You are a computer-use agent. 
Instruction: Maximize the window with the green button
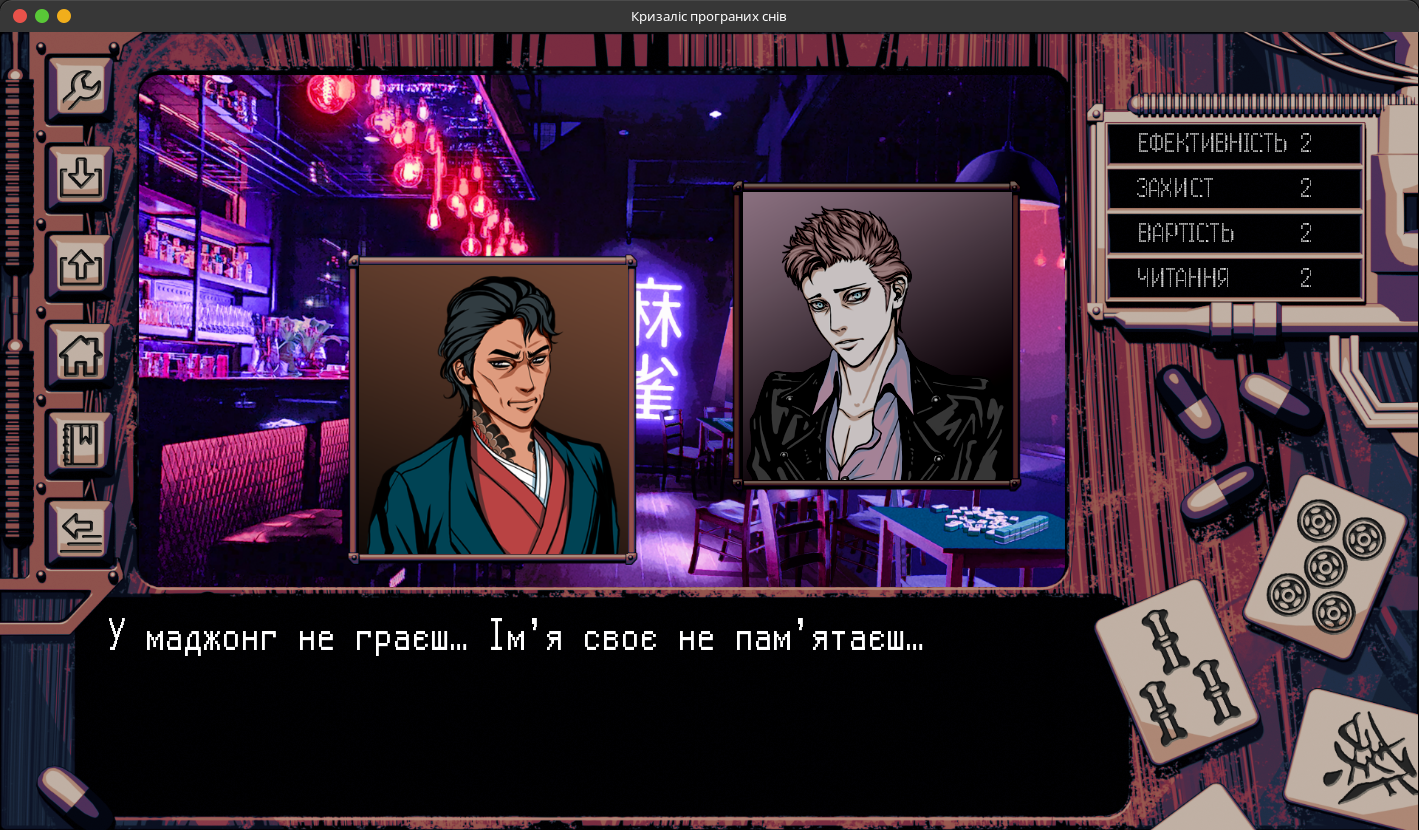click(42, 16)
